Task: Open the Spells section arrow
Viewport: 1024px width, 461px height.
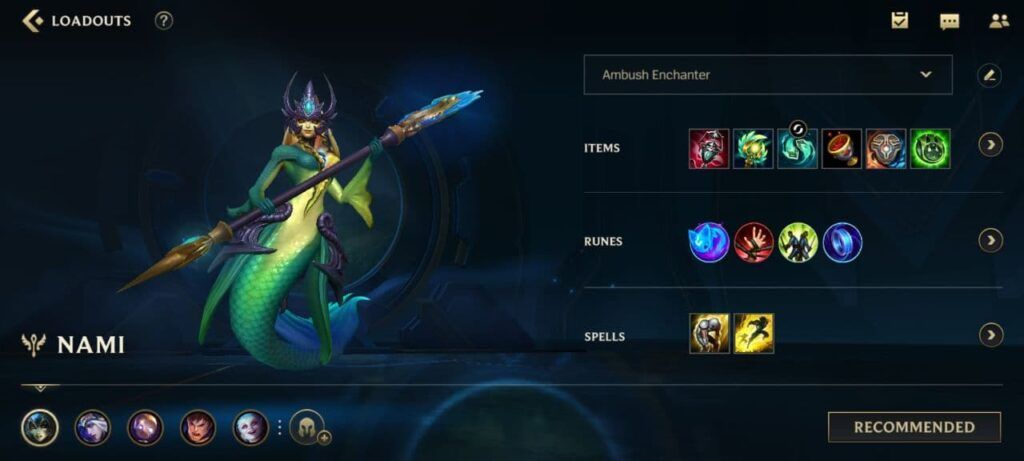Action: tap(990, 335)
